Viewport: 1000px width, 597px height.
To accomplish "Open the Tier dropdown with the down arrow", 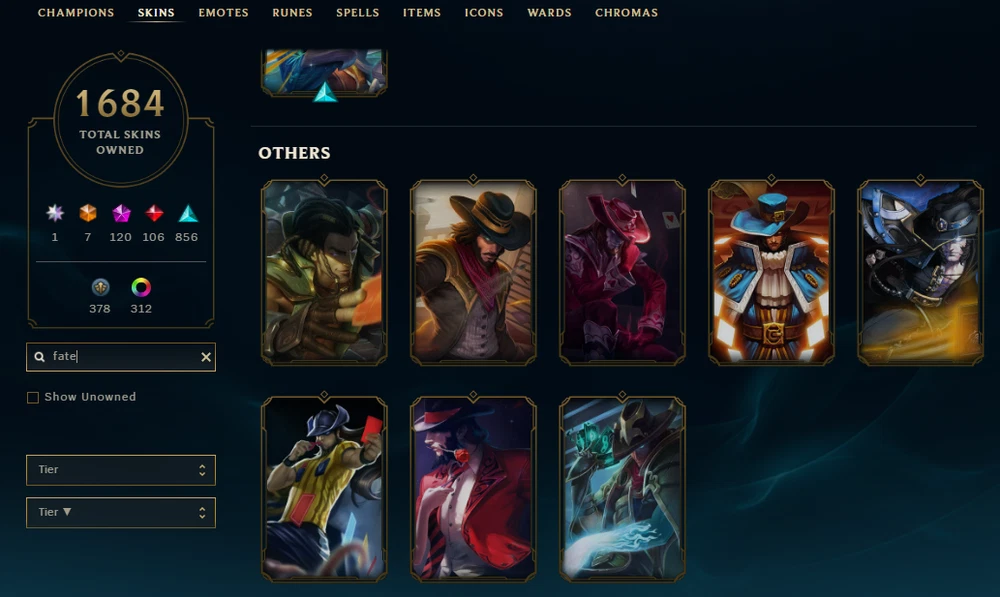I will click(x=120, y=513).
